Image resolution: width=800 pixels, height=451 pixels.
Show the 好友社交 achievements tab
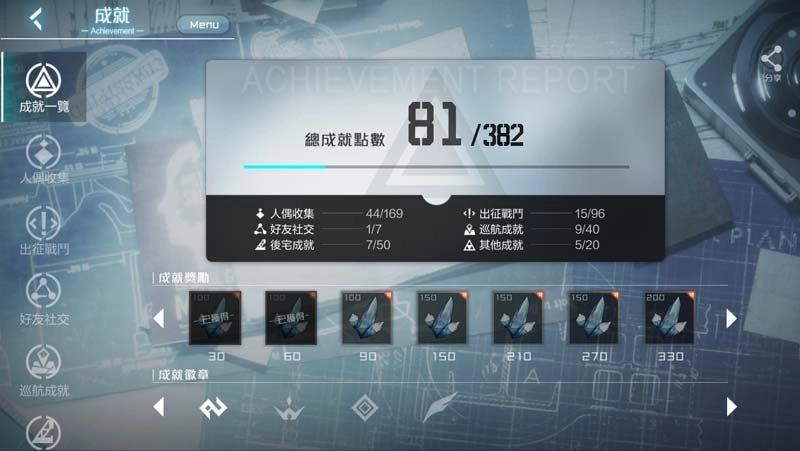click(x=43, y=300)
